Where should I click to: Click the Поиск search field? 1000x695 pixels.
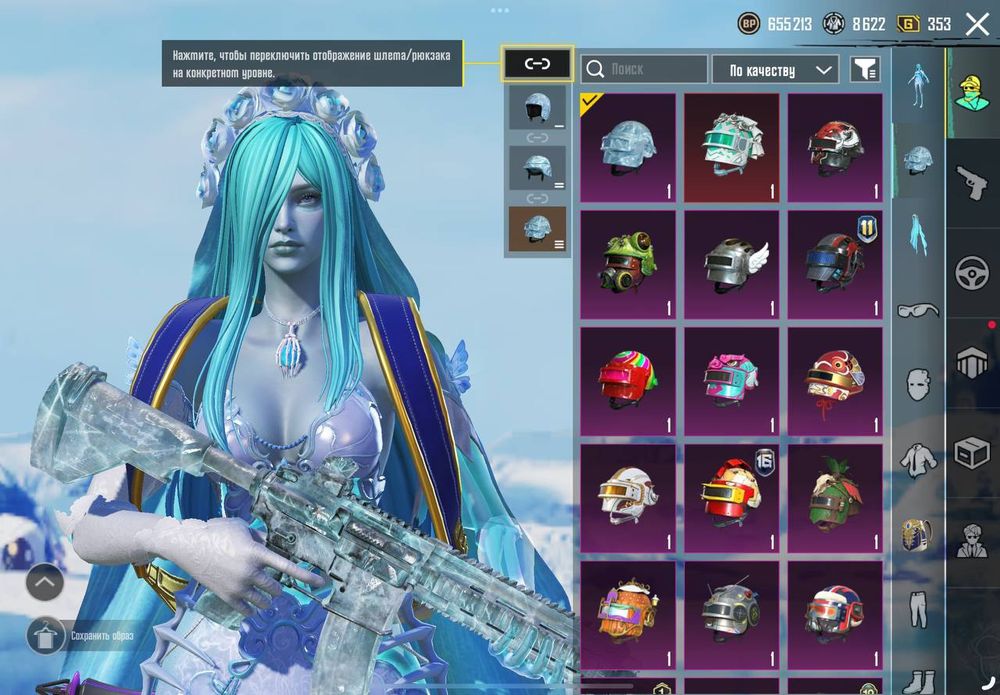[644, 69]
